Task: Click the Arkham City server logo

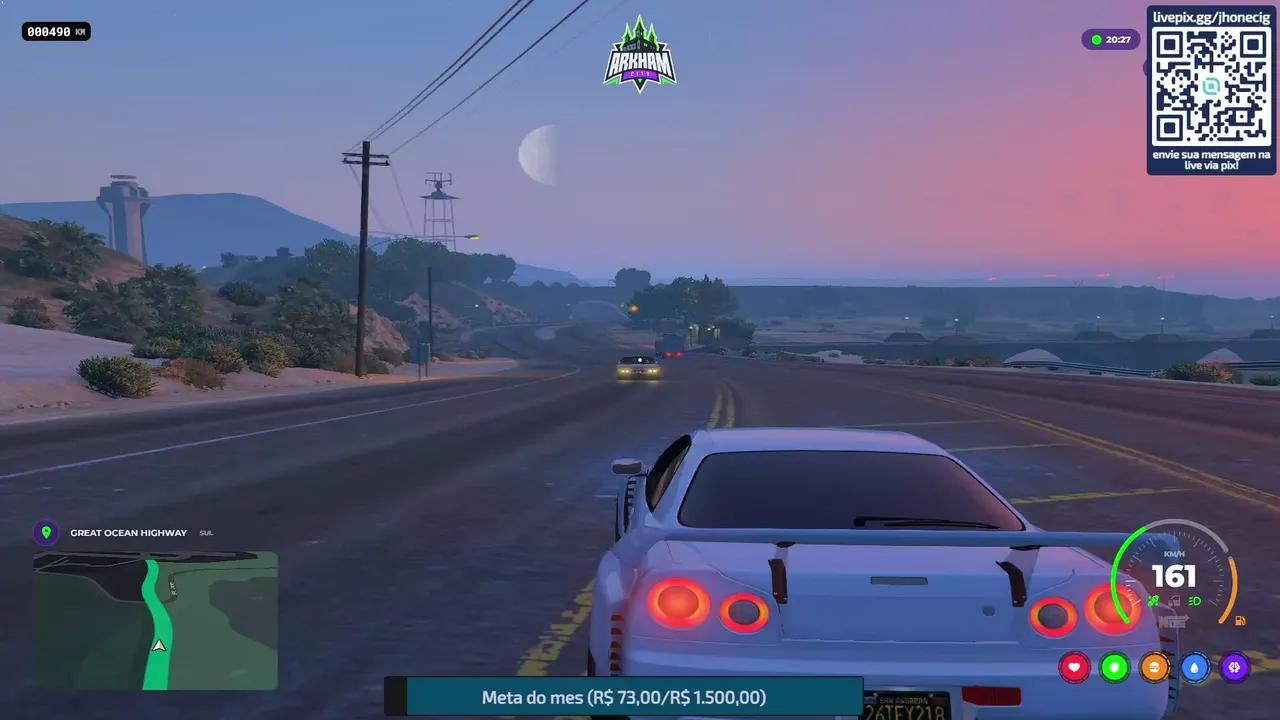Action: (640, 53)
